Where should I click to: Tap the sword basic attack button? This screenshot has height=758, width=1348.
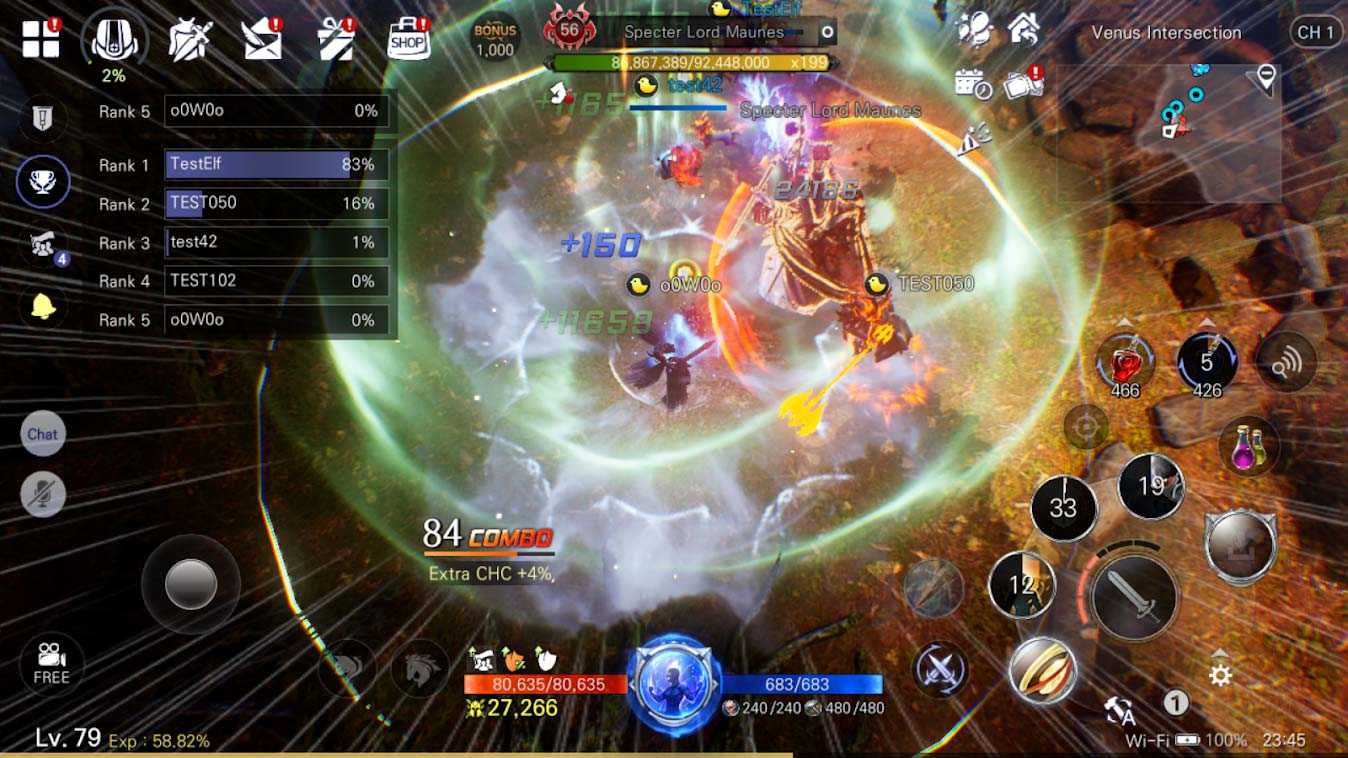point(1133,598)
